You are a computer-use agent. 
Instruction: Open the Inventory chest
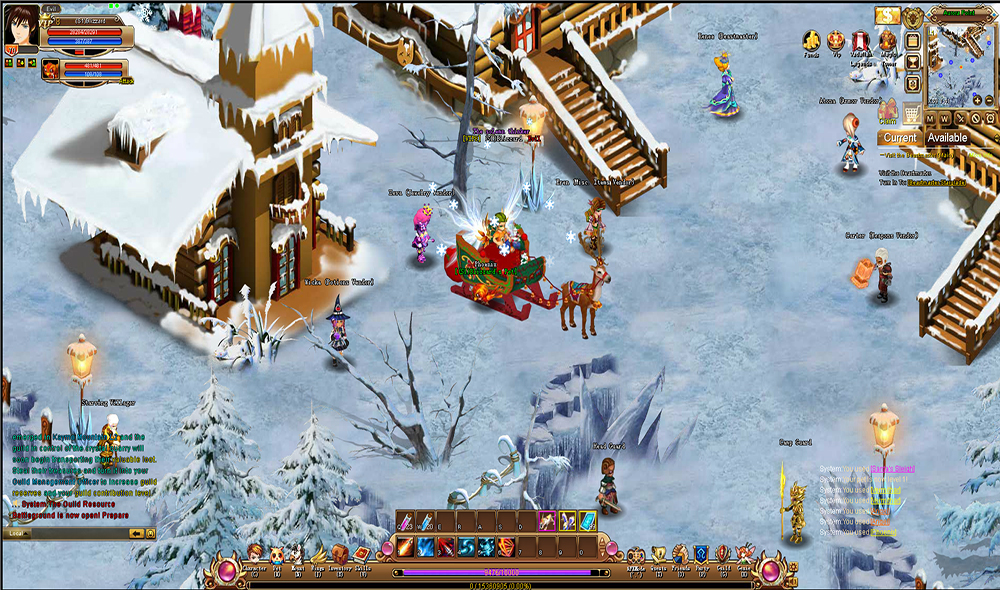click(x=339, y=552)
